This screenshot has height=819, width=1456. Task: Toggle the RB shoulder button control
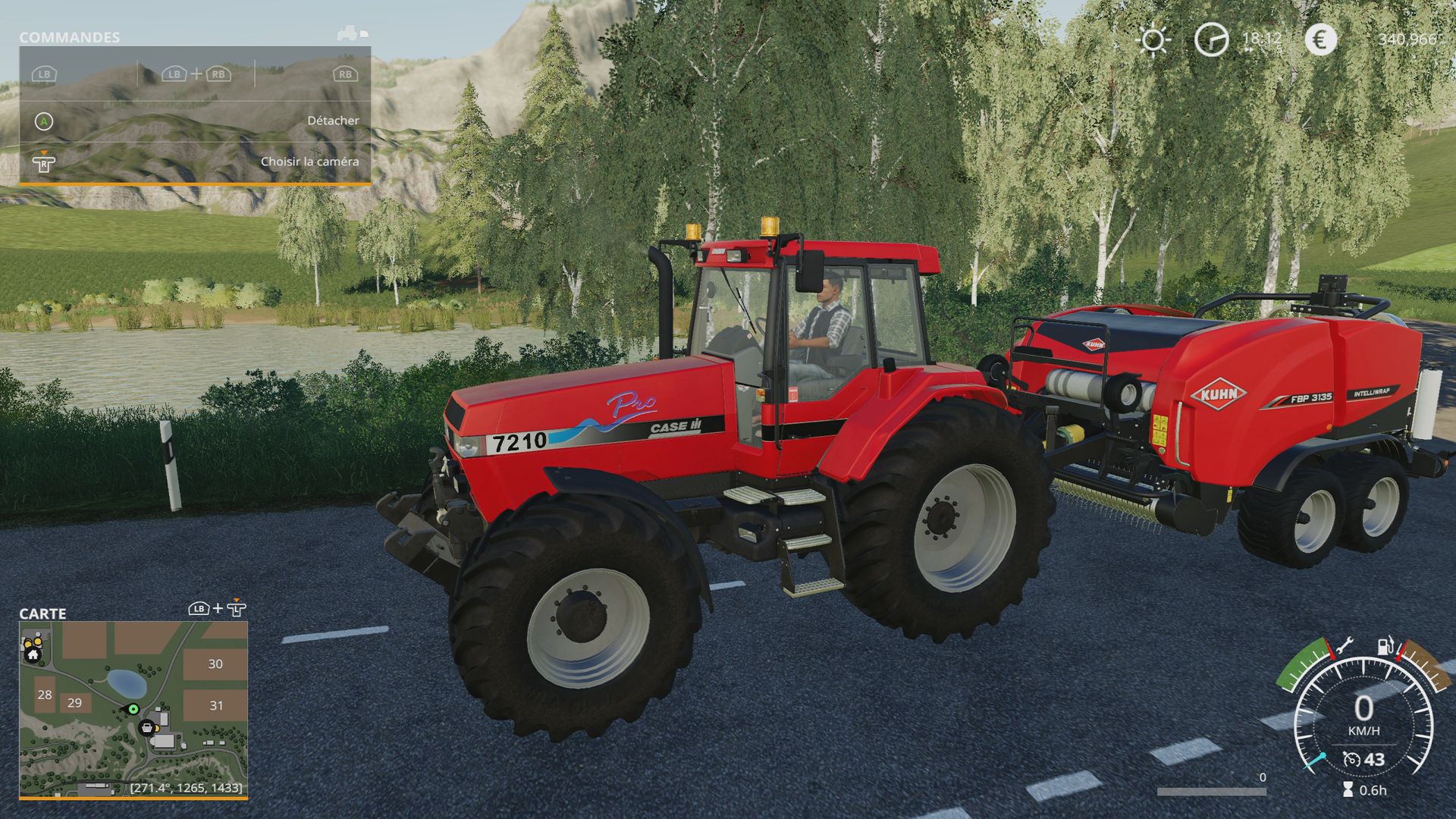tap(345, 74)
